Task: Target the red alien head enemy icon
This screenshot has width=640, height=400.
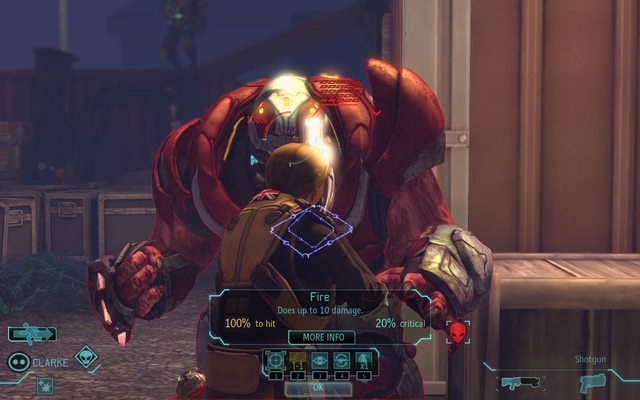Action: (458, 331)
